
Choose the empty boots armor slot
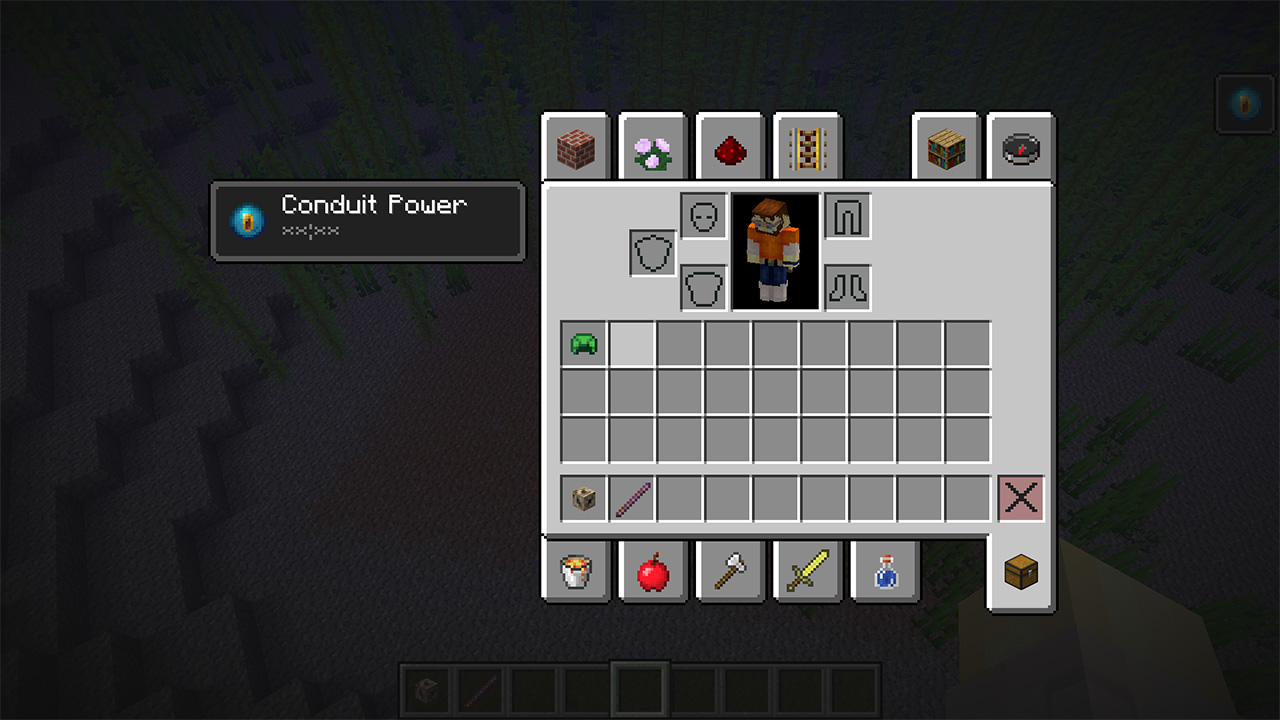tap(847, 288)
